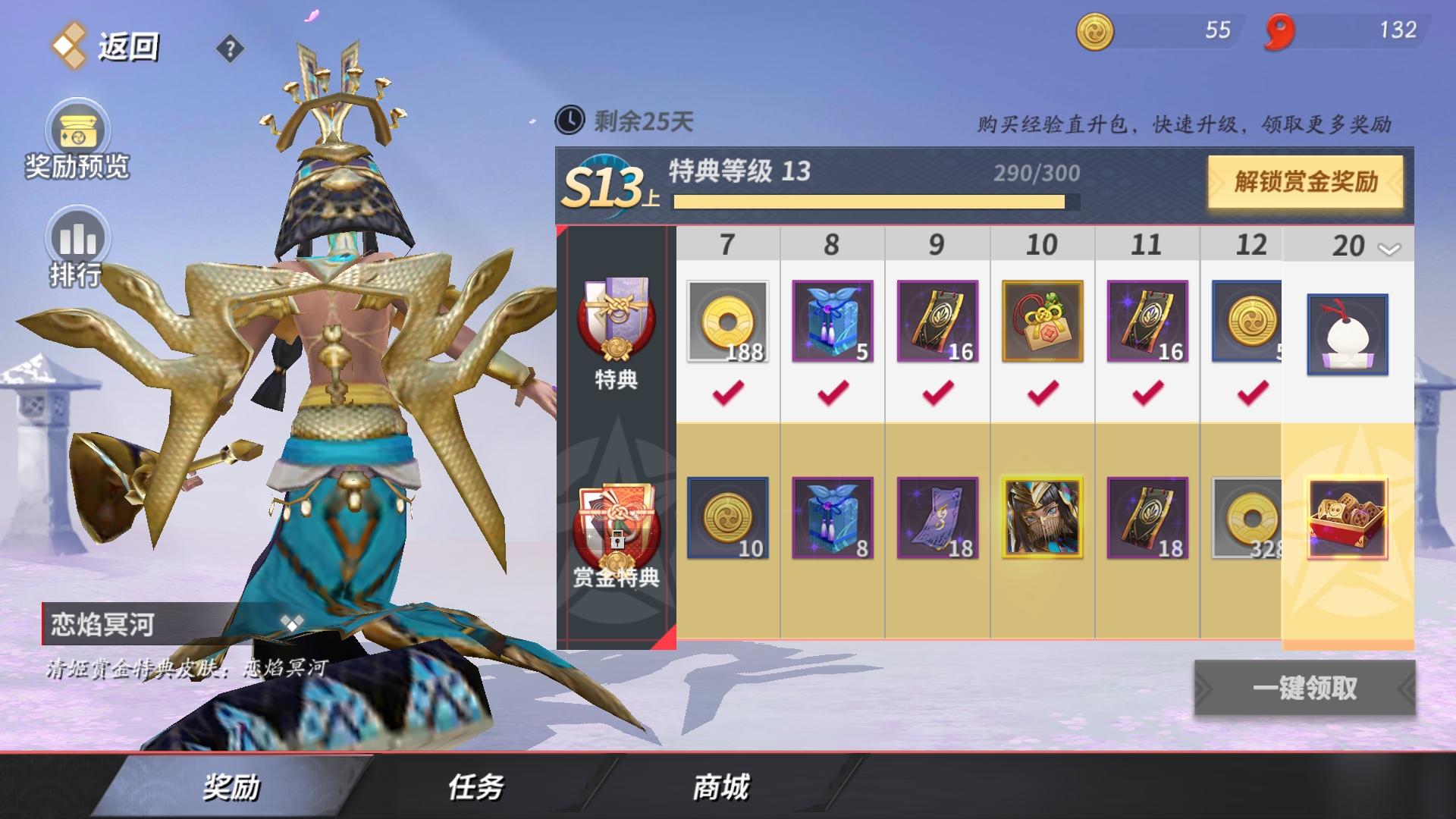This screenshot has height=819, width=1456.
Task: Open the 排行 ranking leaderboard
Action: pos(78,239)
